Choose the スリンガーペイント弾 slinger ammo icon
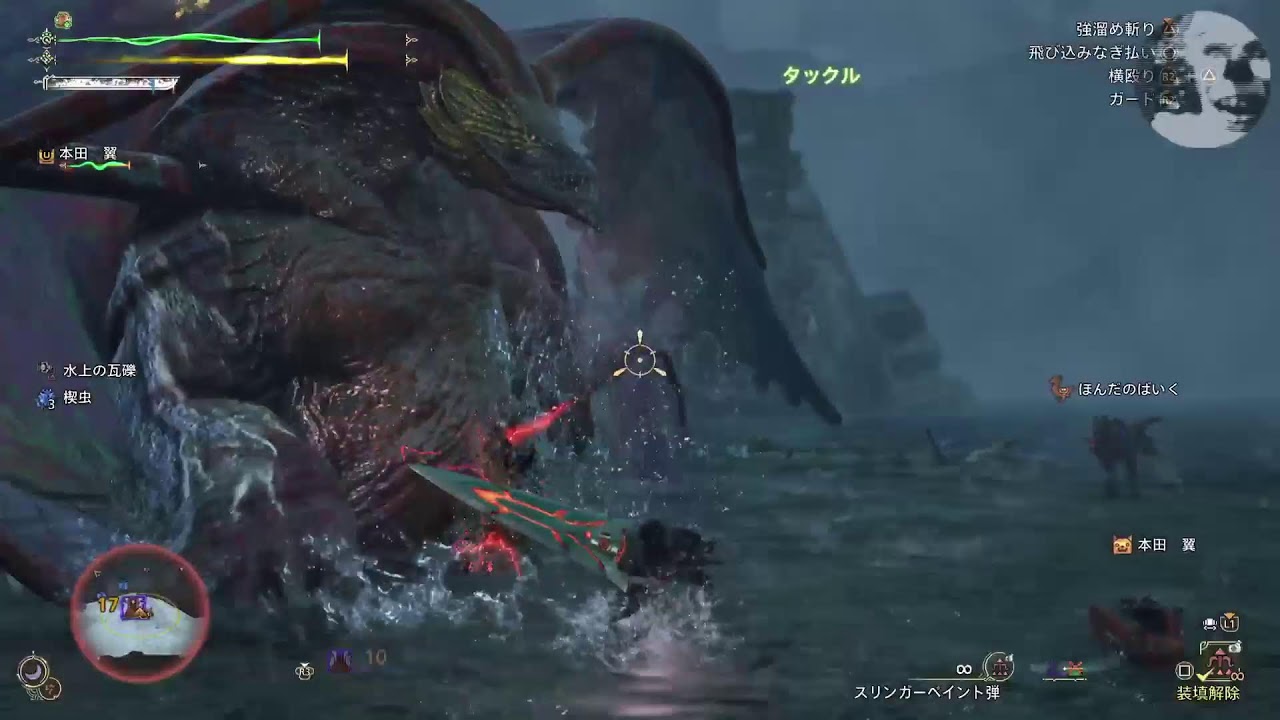The height and width of the screenshot is (720, 1280). (998, 667)
